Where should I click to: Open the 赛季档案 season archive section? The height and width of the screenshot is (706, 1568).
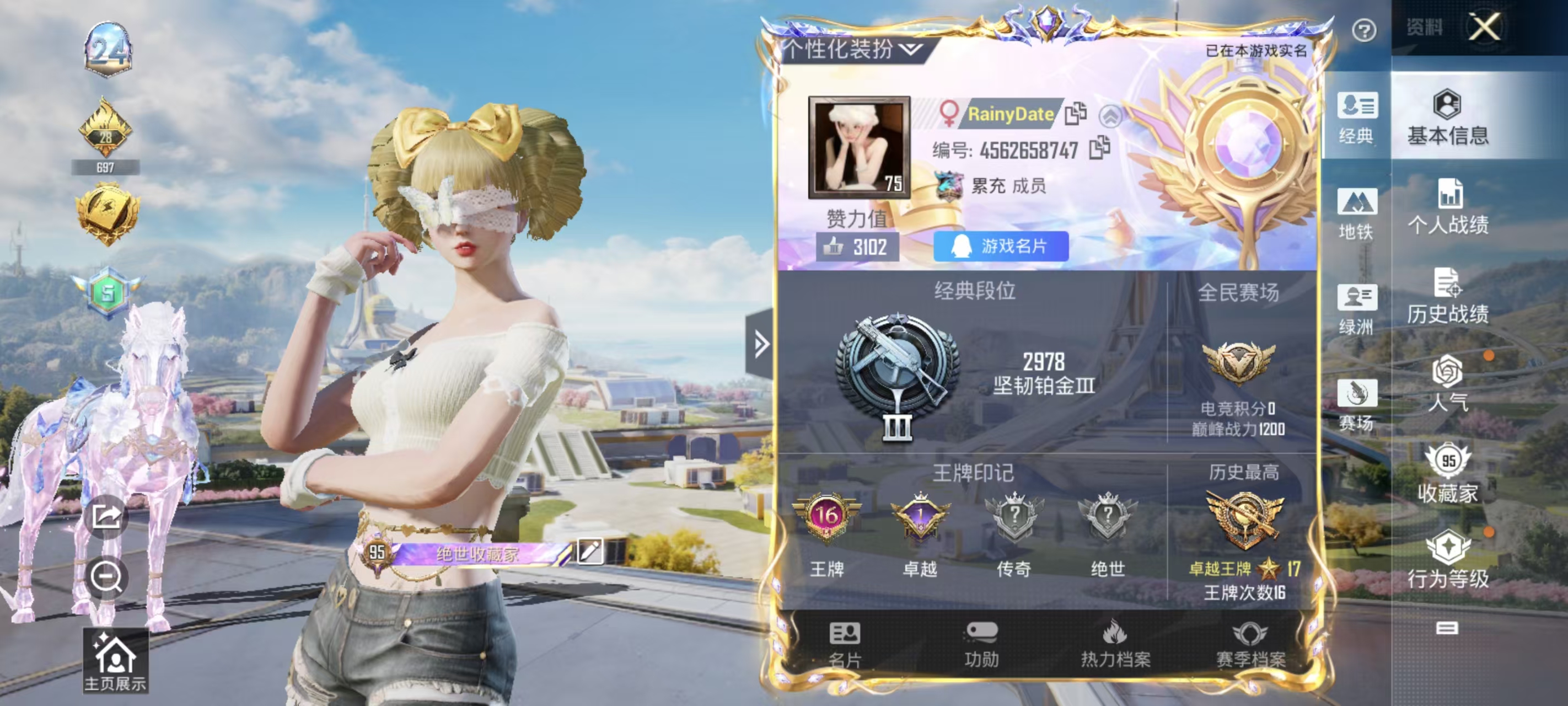pos(1250,644)
